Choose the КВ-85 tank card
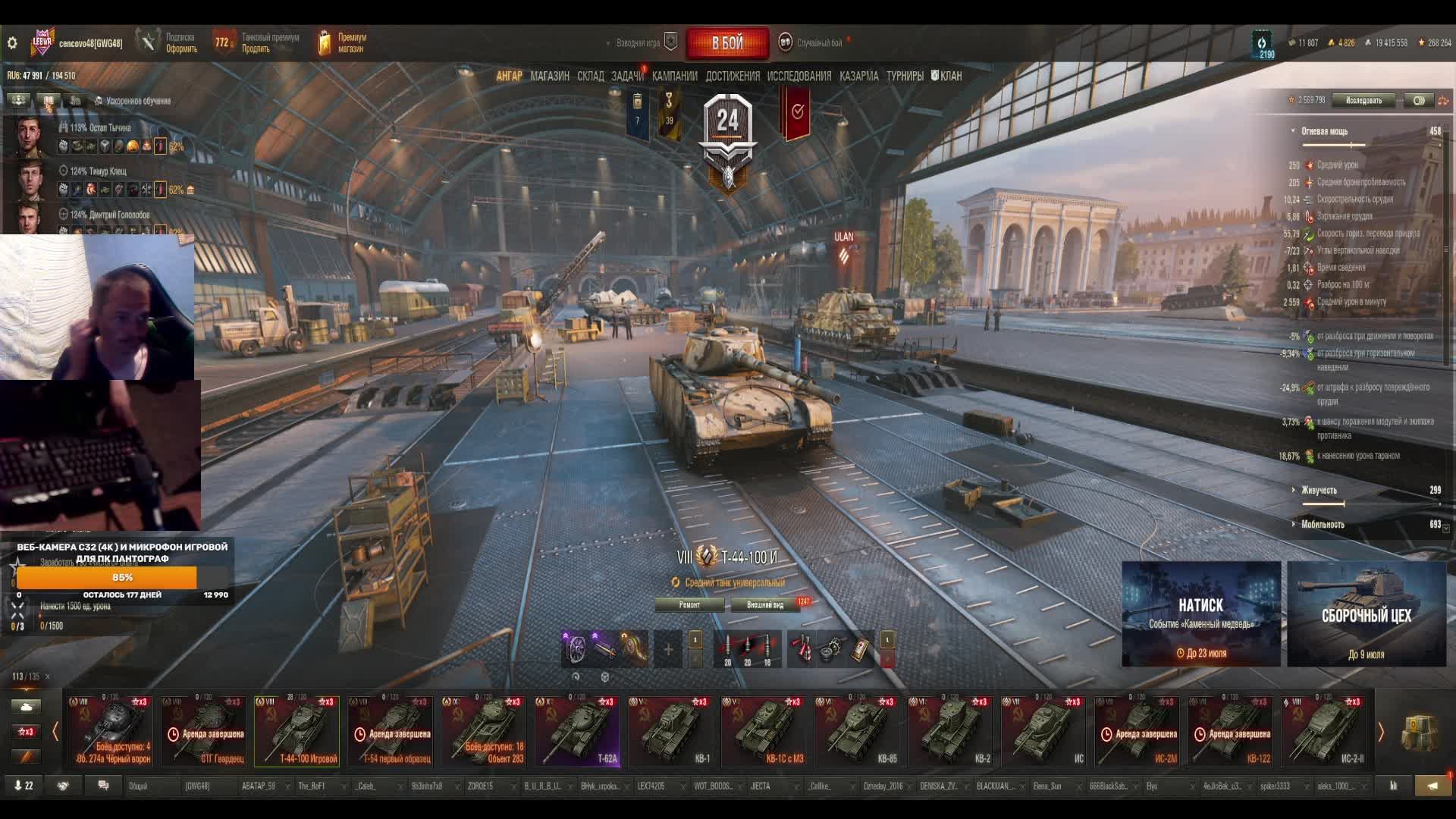The height and width of the screenshot is (819, 1456). tap(857, 731)
